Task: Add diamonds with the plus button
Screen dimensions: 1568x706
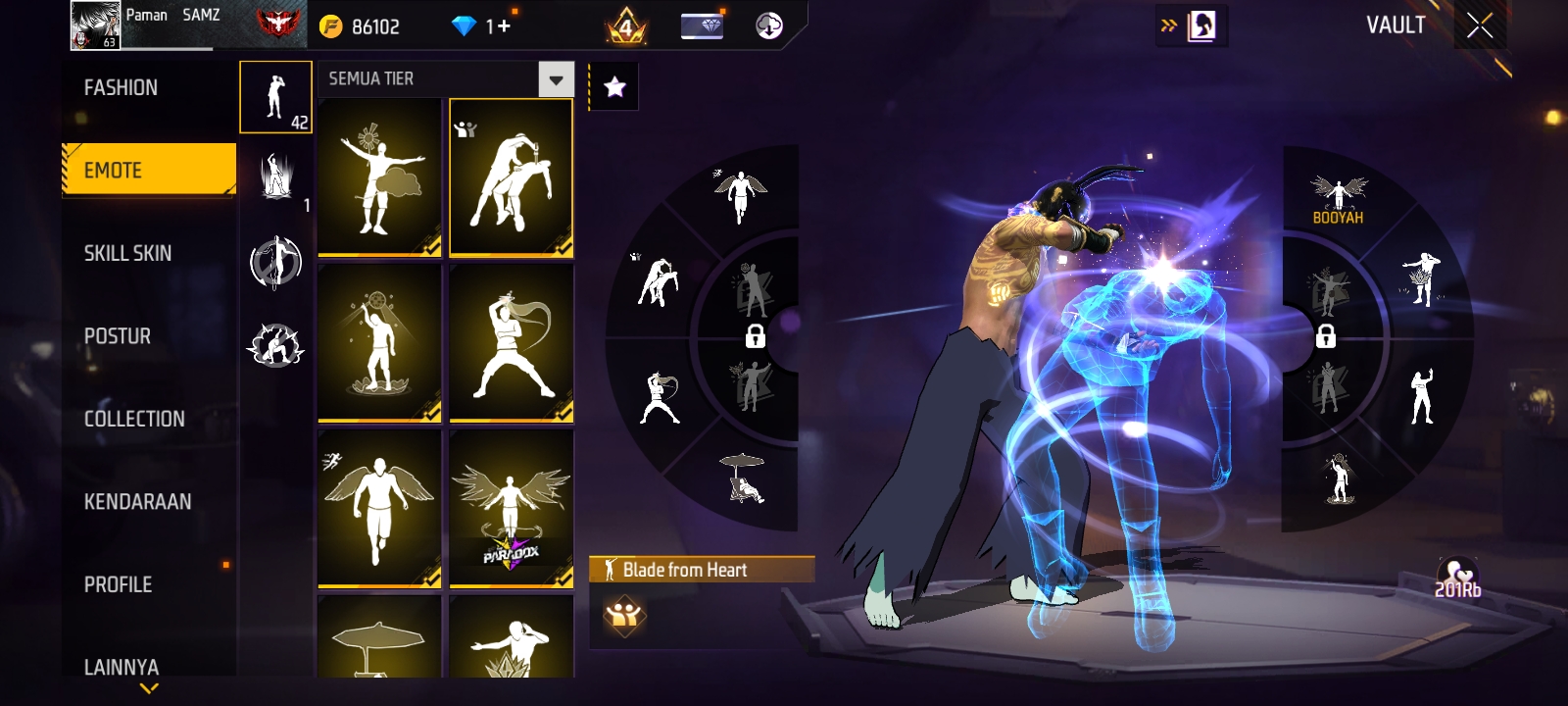Action: pyautogui.click(x=505, y=26)
